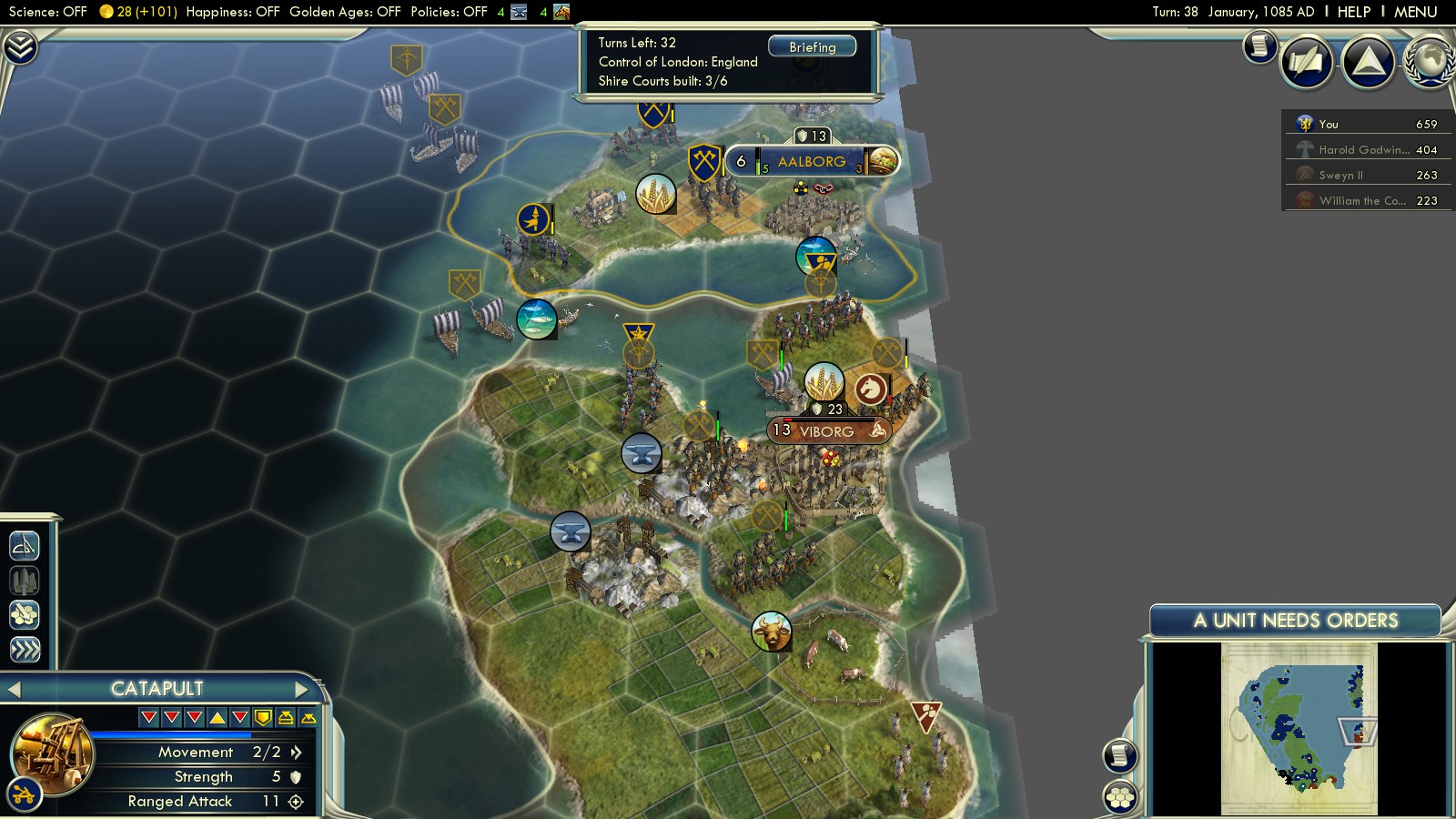Click the Catapult unit portrait

52,752
